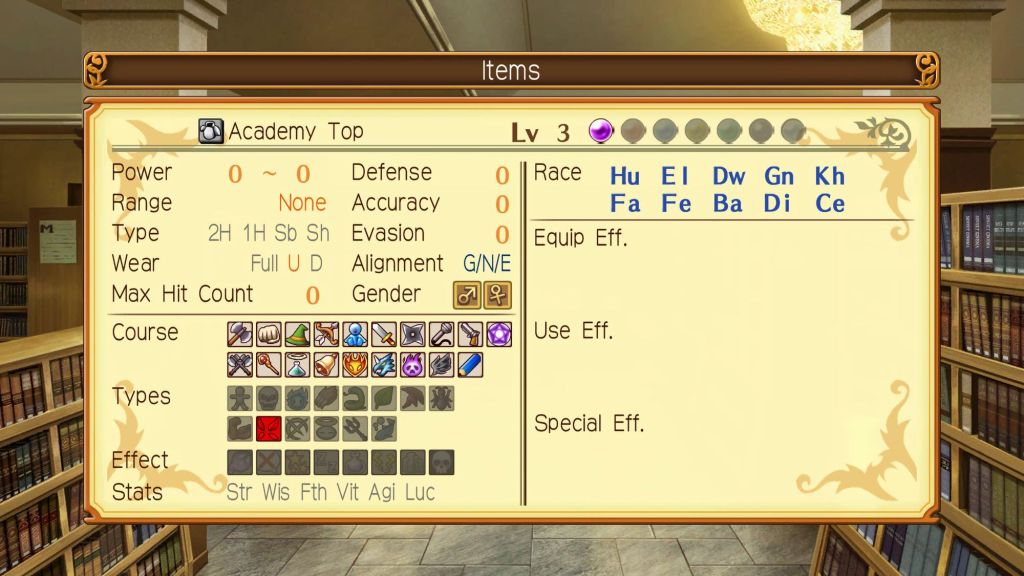Screen dimensions: 1024x576
Task: Pick the blue pencil course icon
Action: [x=470, y=364]
